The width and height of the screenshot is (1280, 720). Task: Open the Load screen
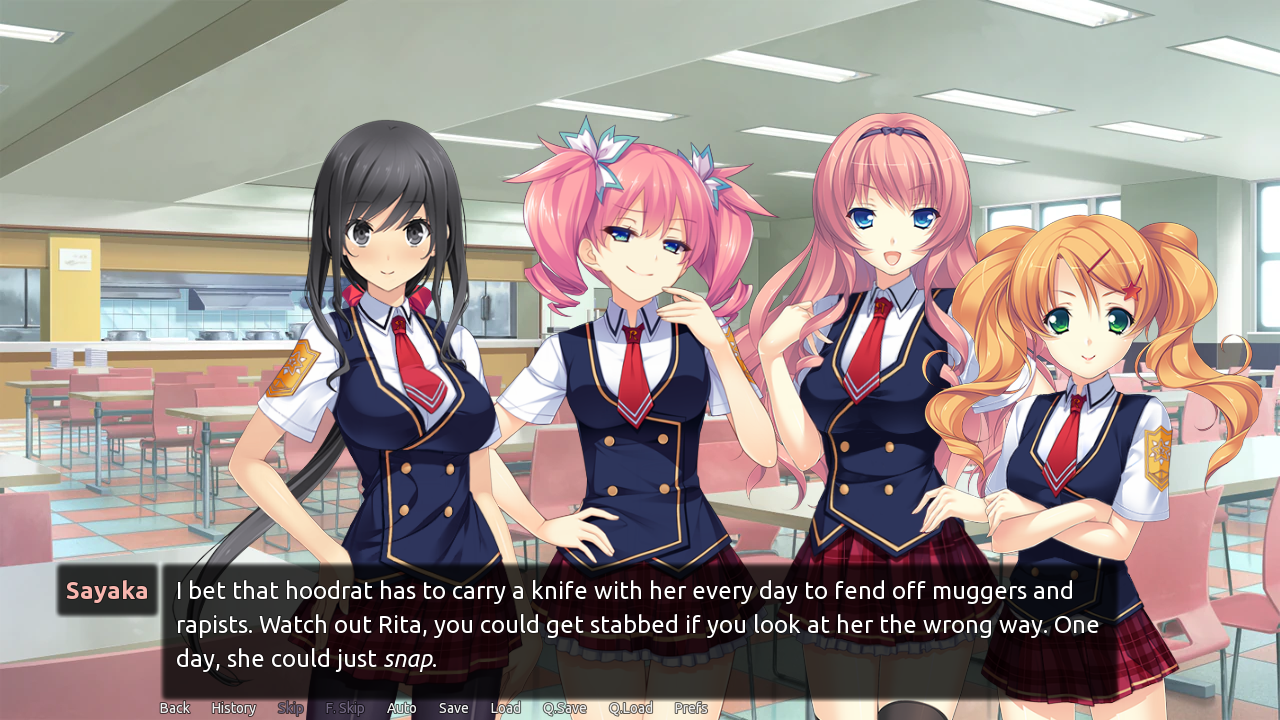click(505, 707)
